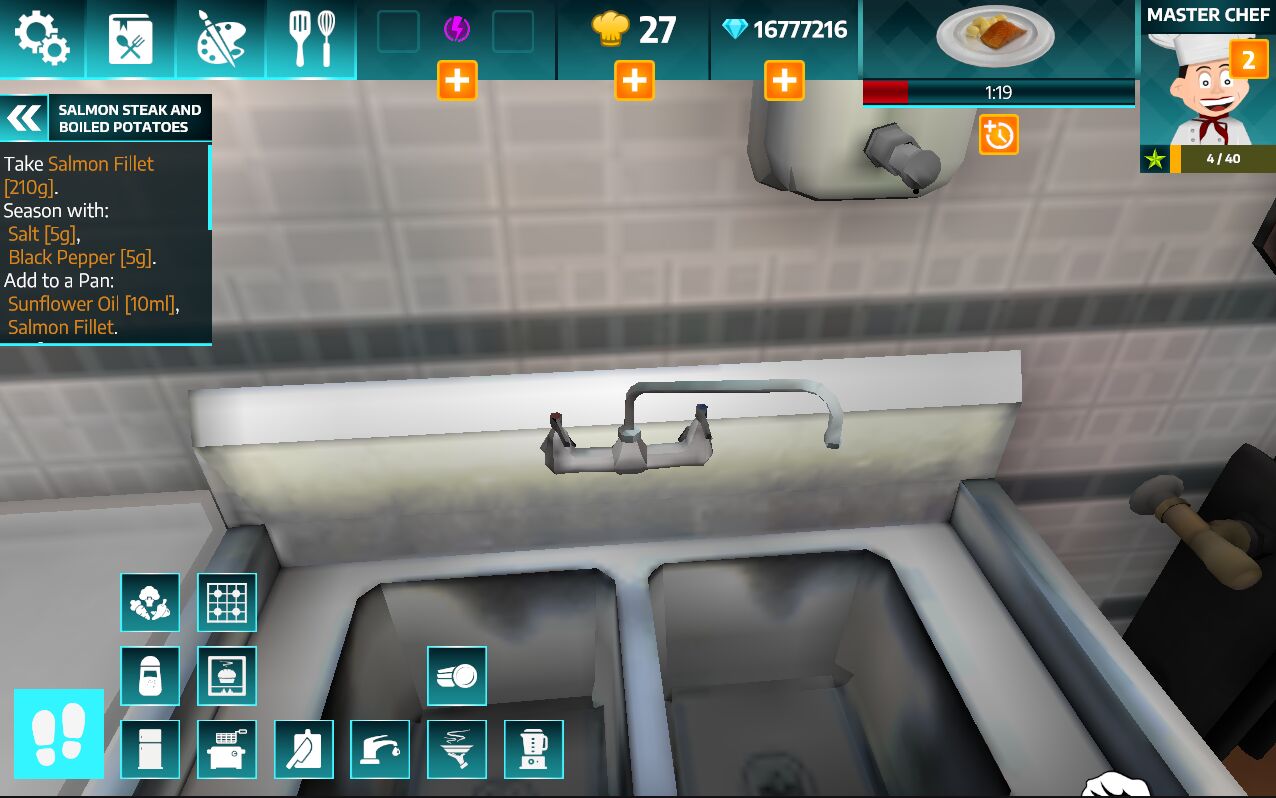Open the gear settings menu

pyautogui.click(x=42, y=38)
